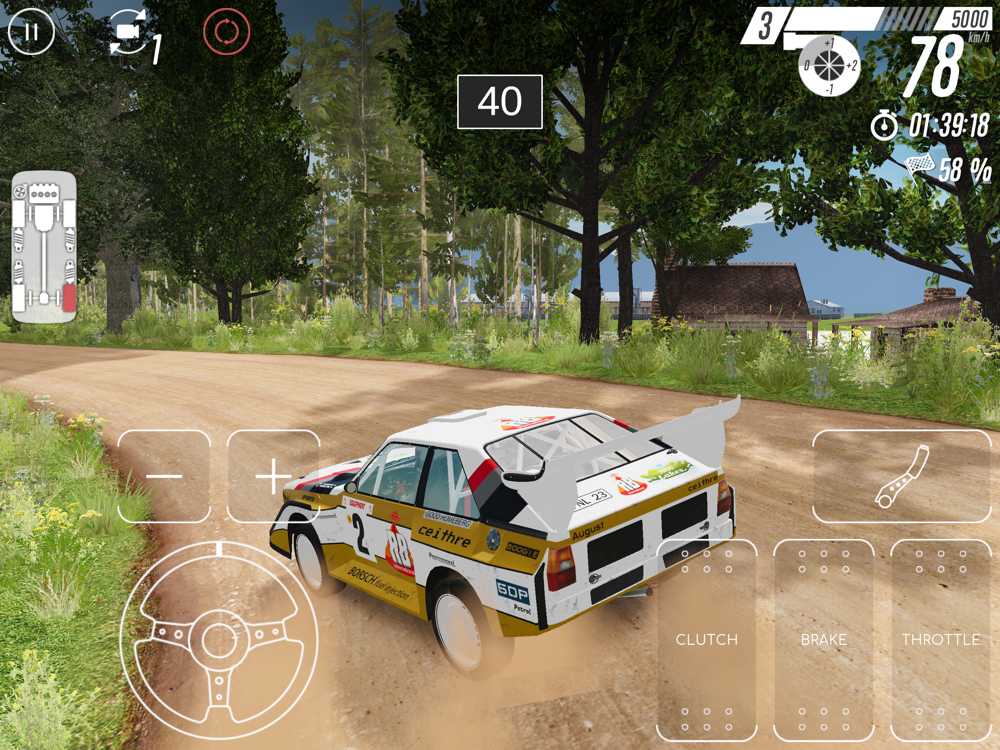Hit the THROTTLE pedal
Screen dimensions: 1000x750
[940, 640]
